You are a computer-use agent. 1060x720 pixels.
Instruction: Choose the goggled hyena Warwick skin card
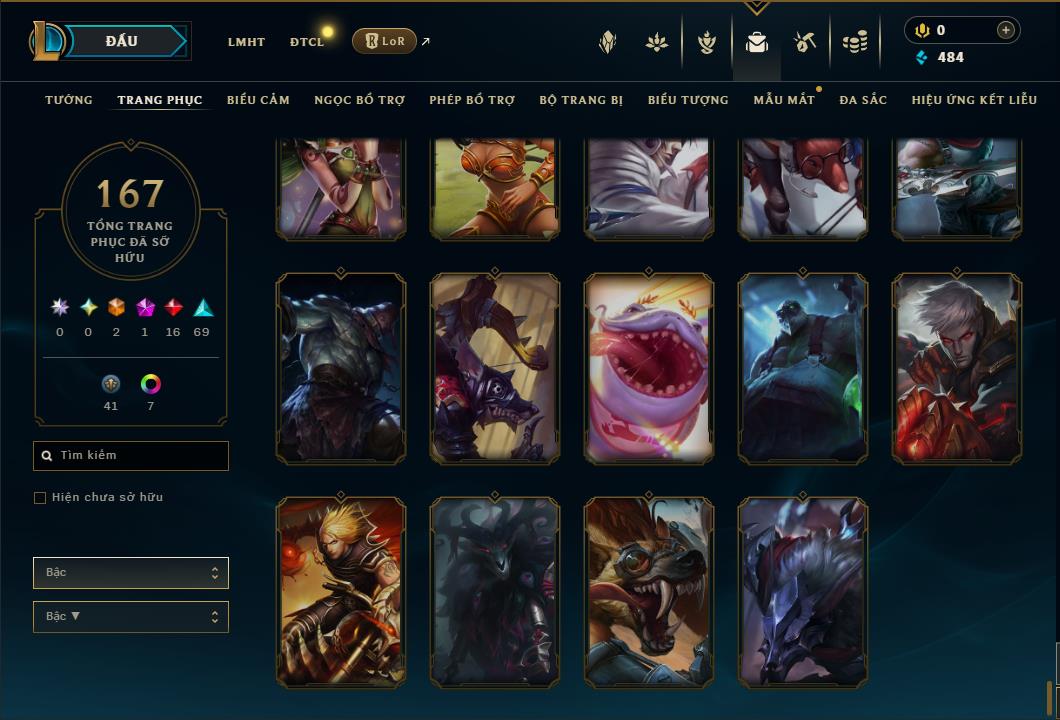coord(649,592)
